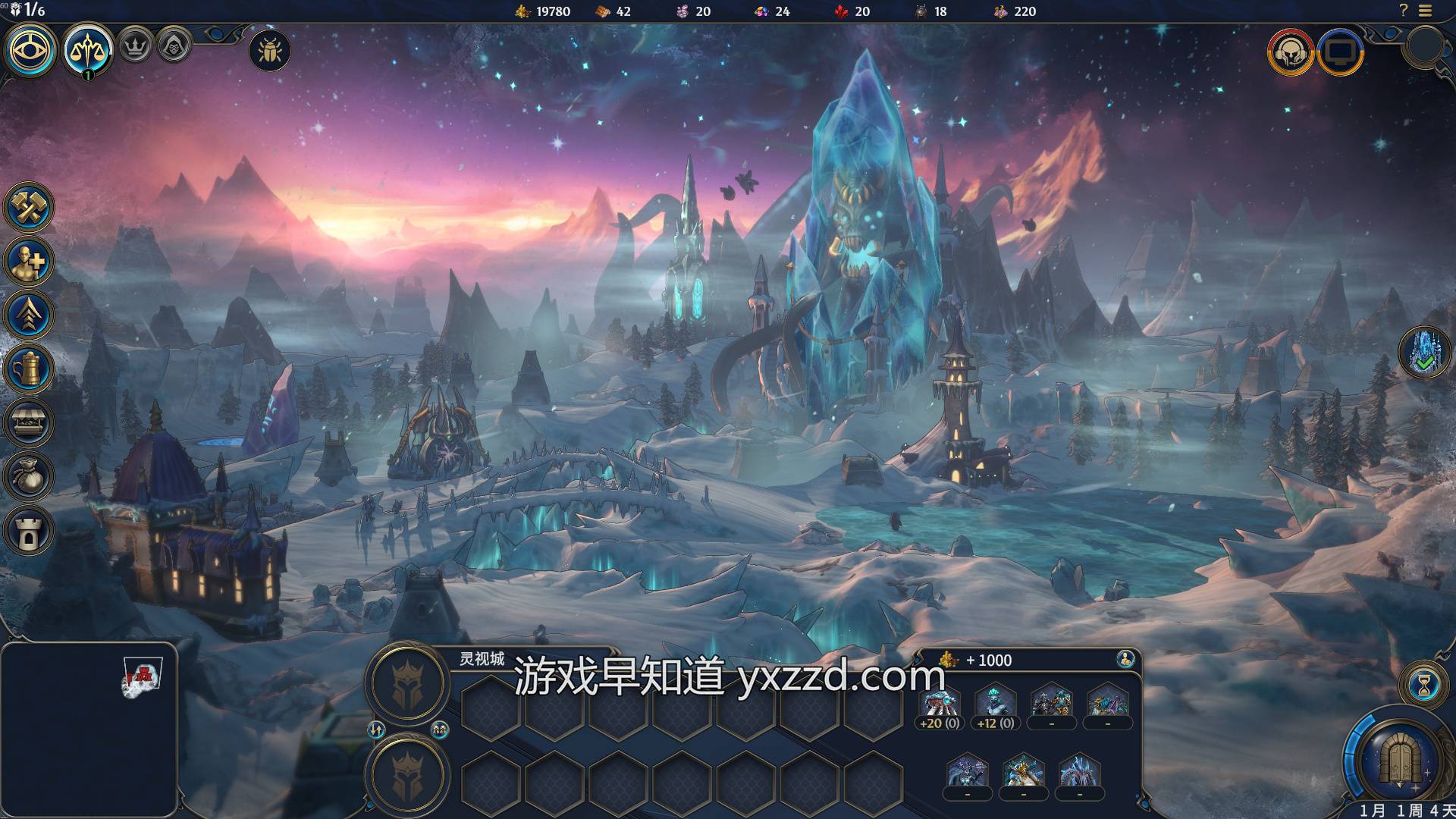
Task: Open the hamburger main menu
Action: pos(1425,11)
